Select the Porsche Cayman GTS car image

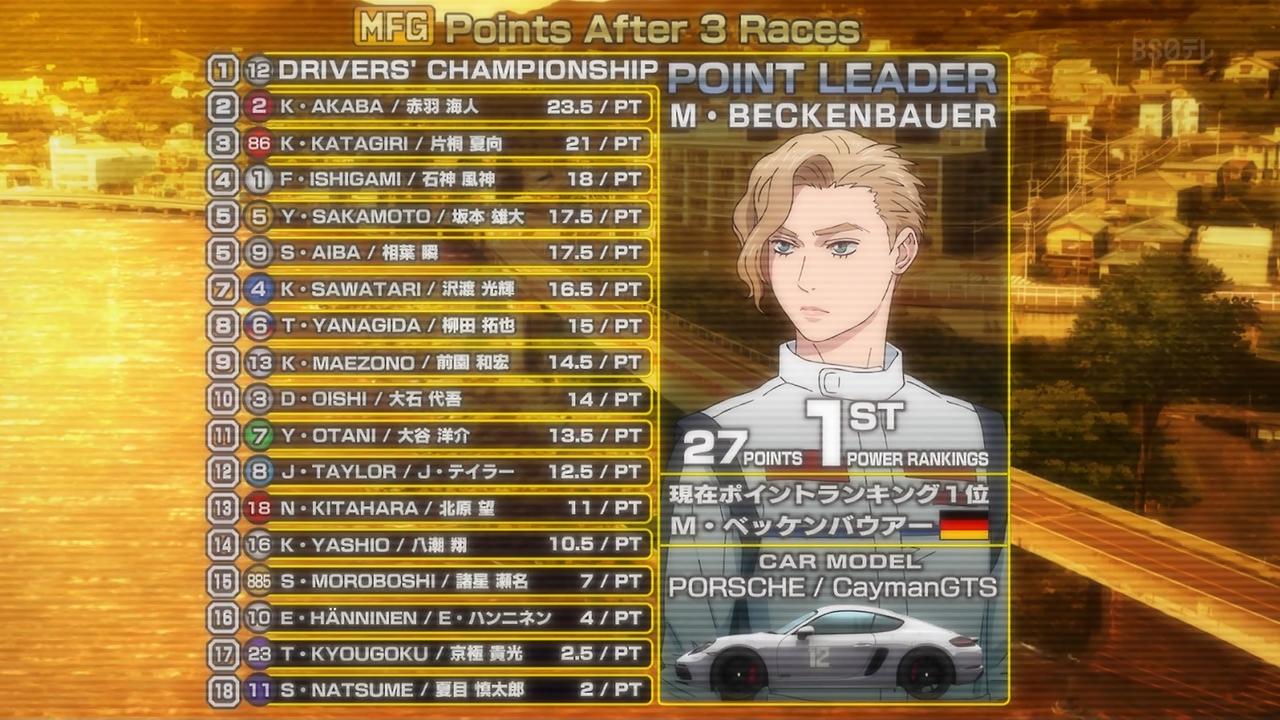coord(829,651)
